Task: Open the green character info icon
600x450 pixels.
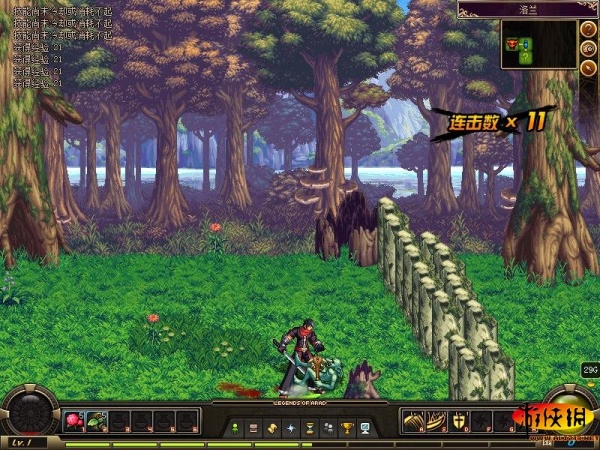Action: pyautogui.click(x=235, y=427)
